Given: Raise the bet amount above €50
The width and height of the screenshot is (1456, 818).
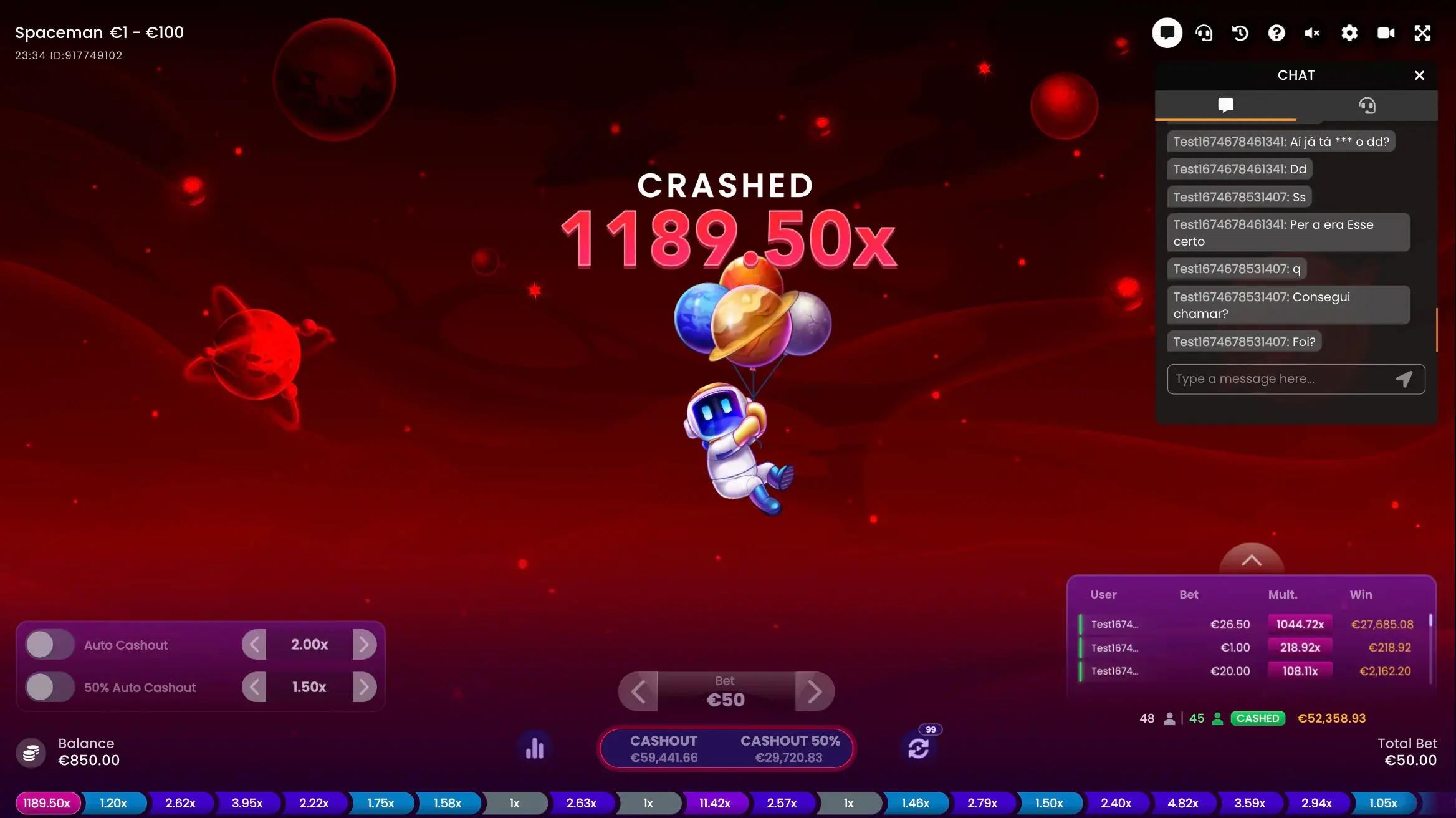Looking at the screenshot, I should 814,691.
